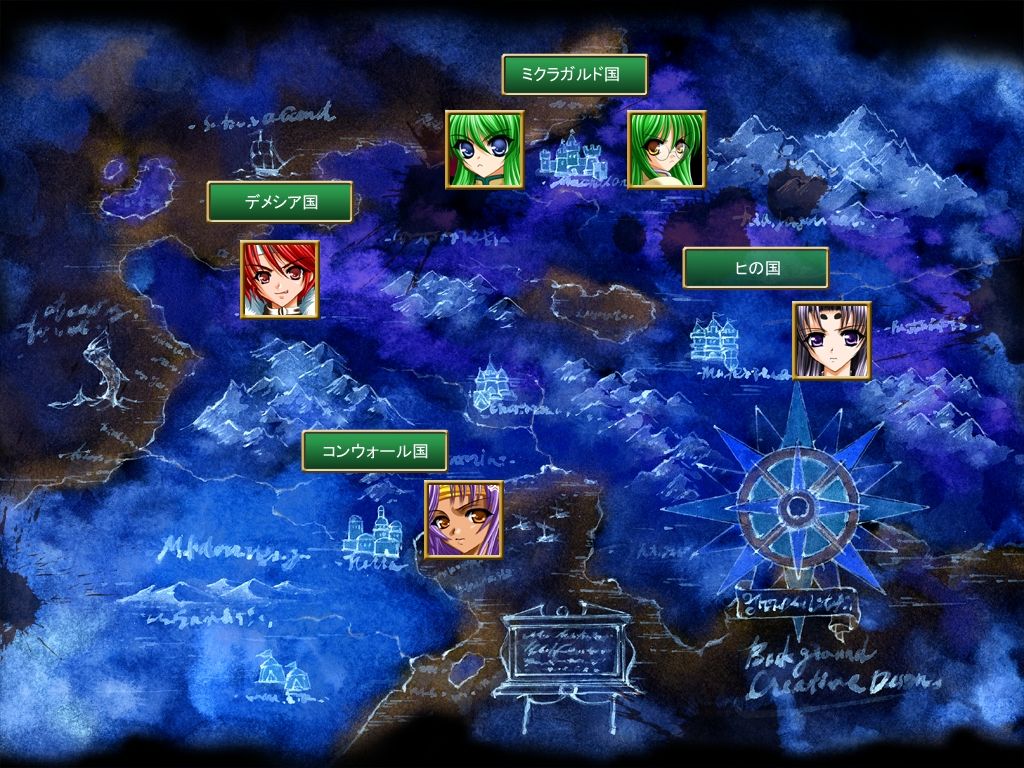Choose the green-haired girl with blue eyes
The width and height of the screenshot is (1024, 768).
pyautogui.click(x=484, y=149)
